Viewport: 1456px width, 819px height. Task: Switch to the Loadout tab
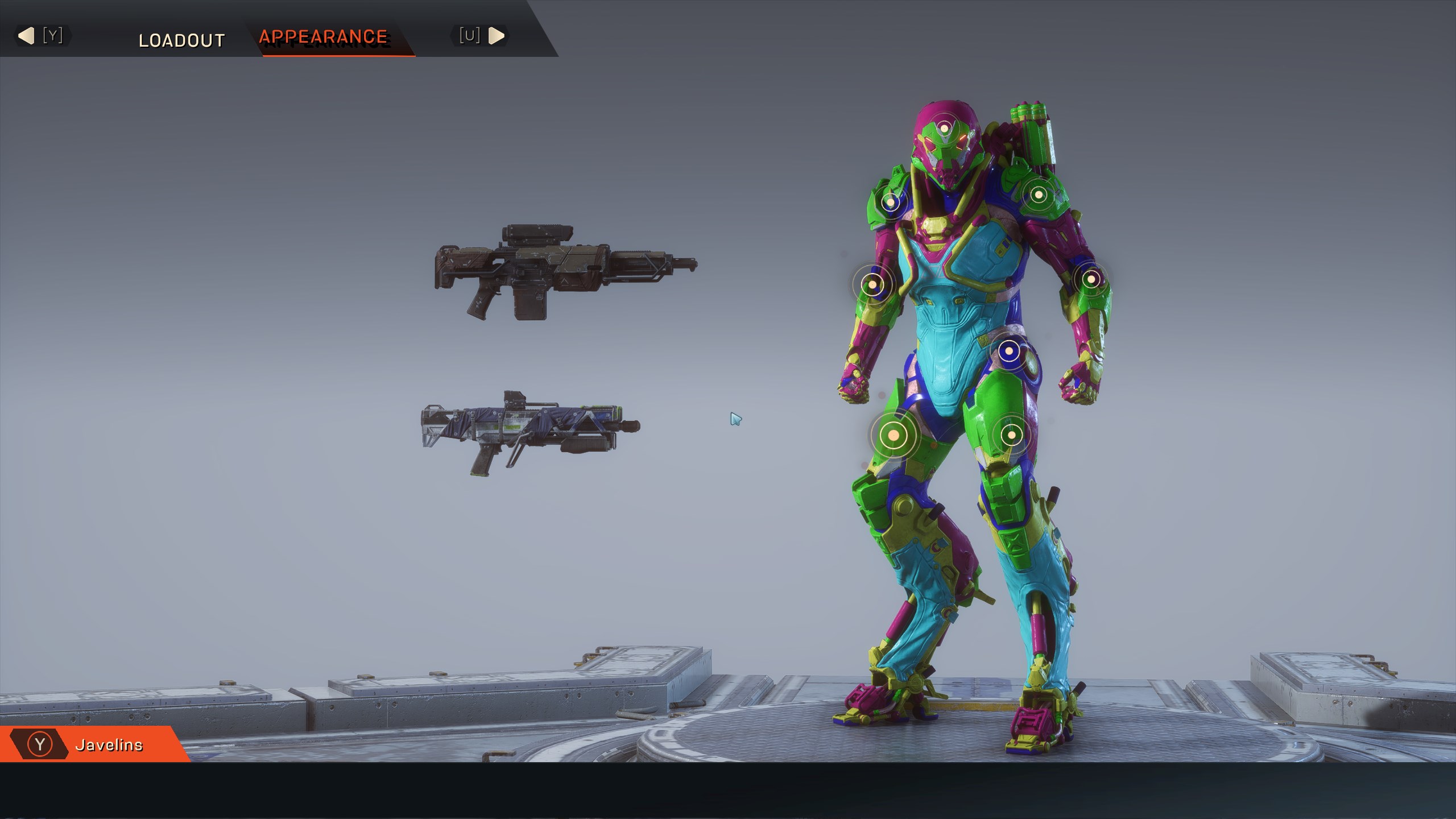point(181,40)
